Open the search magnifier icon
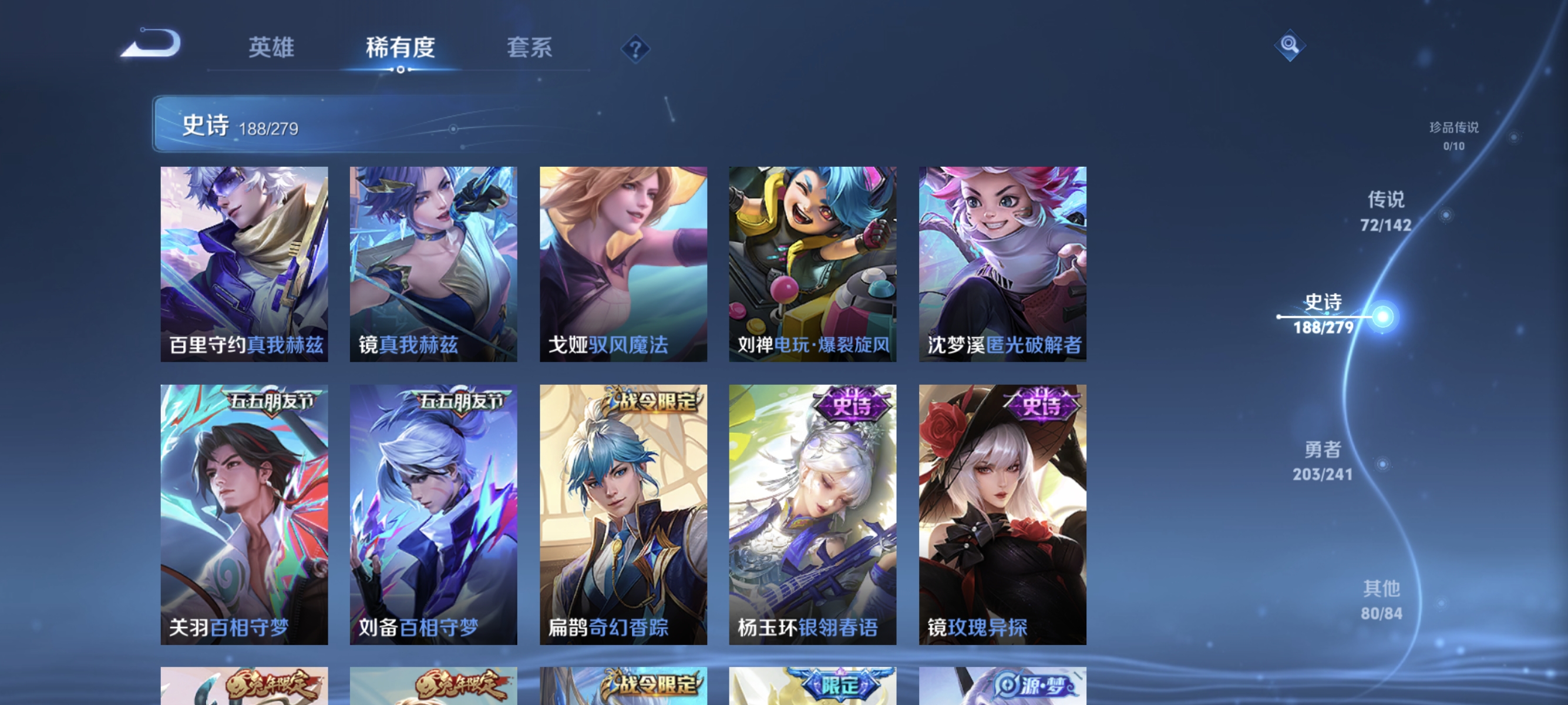Image resolution: width=1568 pixels, height=705 pixels. 1291,45
